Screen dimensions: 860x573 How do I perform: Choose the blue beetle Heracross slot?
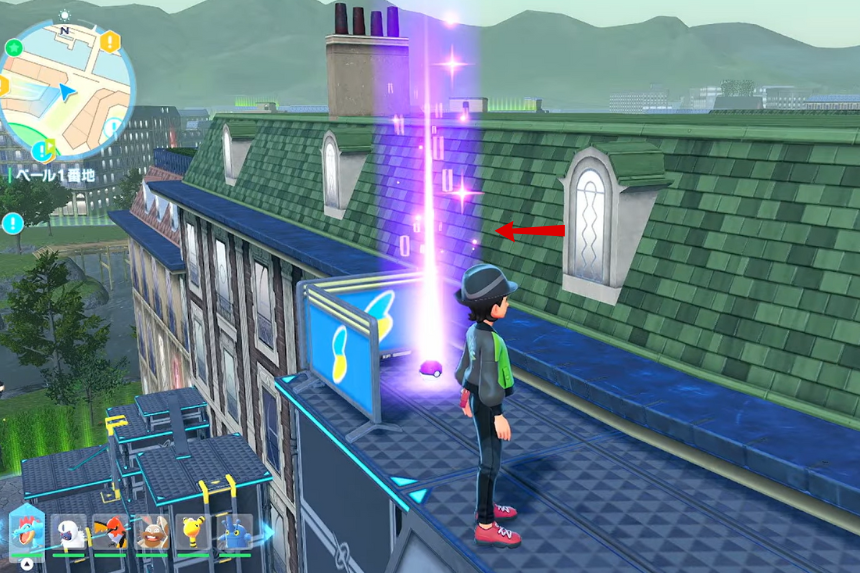[234, 533]
